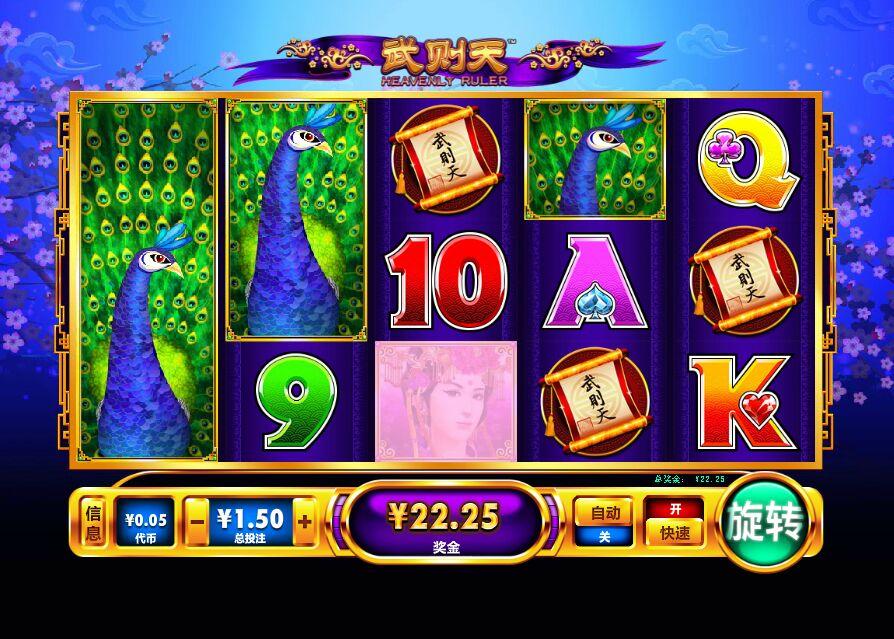Increase total bet with the plus button
The width and height of the screenshot is (894, 639).
coord(304,523)
